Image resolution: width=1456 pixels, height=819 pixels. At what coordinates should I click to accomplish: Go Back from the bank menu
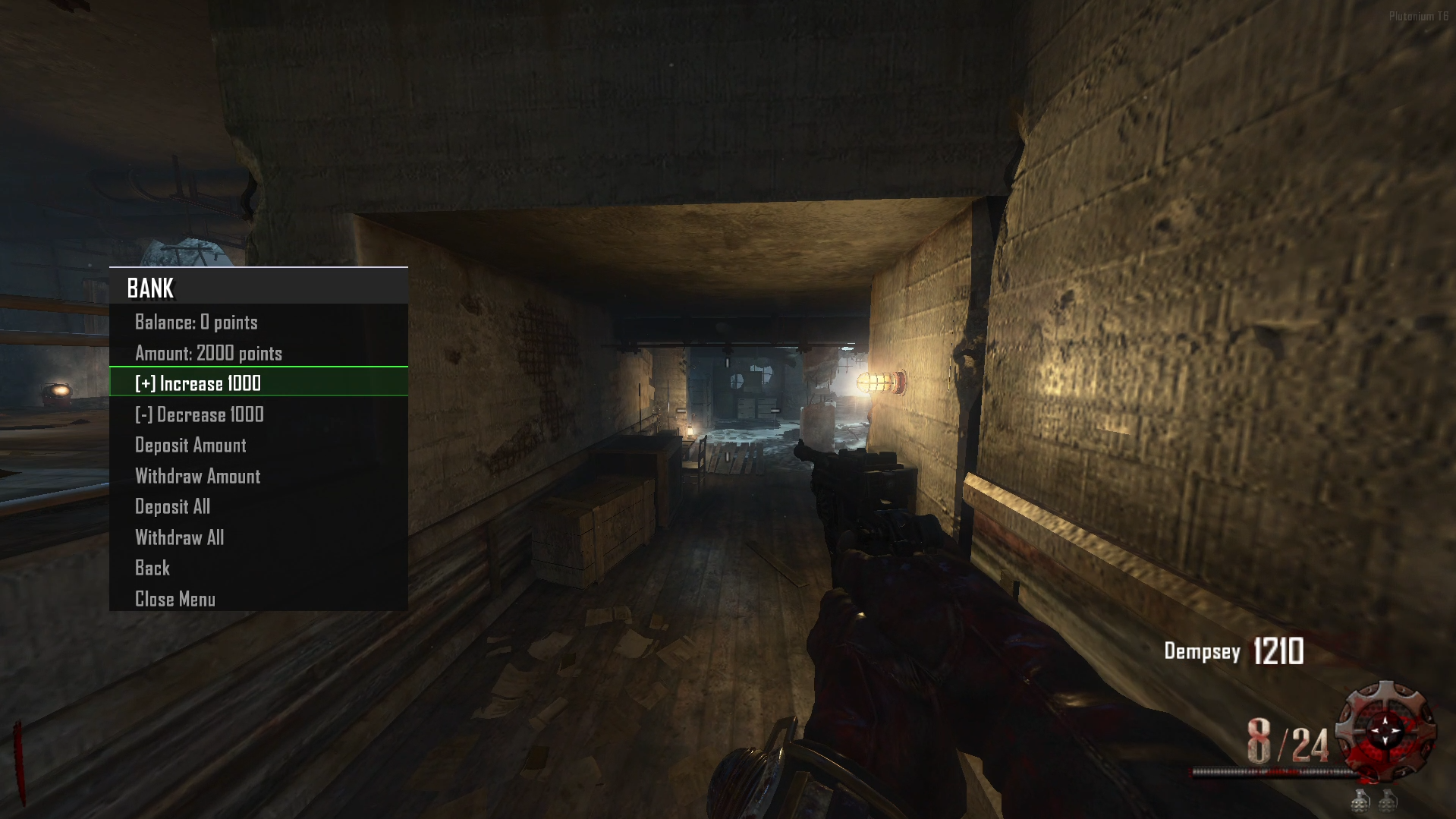click(x=153, y=569)
